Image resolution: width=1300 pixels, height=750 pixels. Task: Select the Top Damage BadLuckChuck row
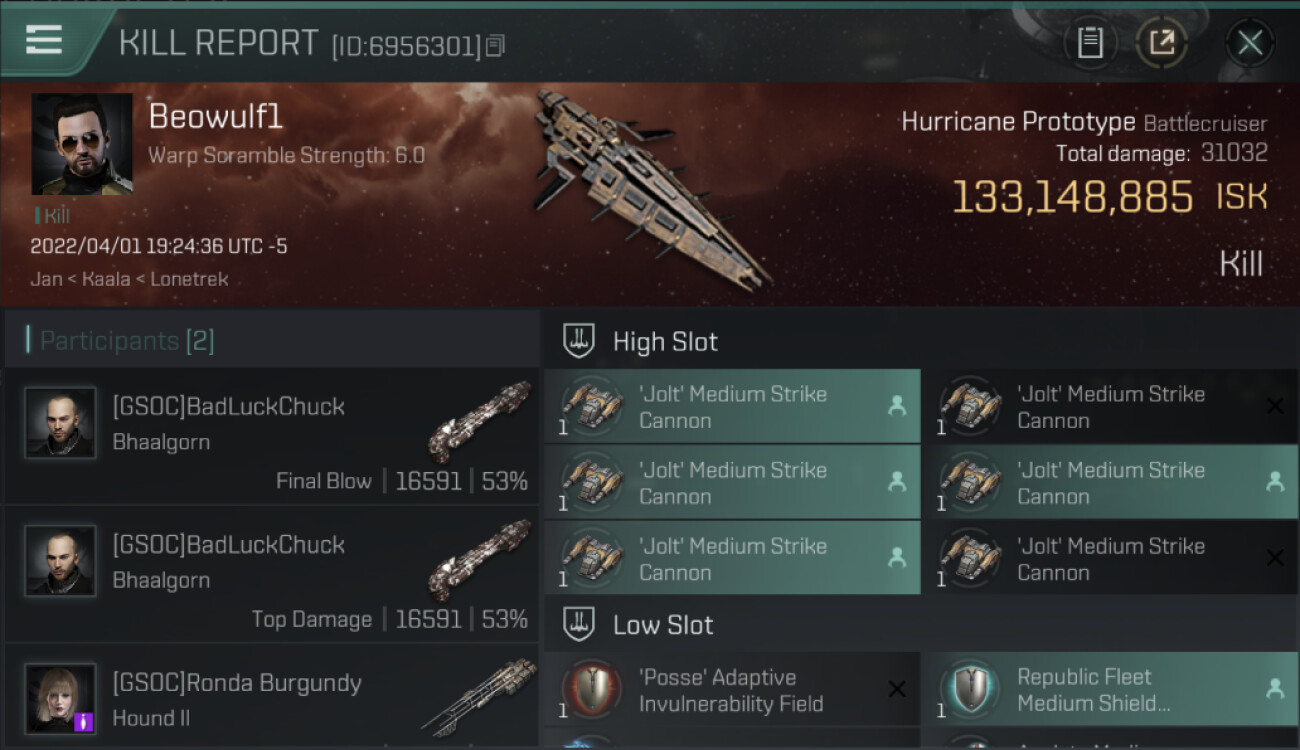pos(272,575)
